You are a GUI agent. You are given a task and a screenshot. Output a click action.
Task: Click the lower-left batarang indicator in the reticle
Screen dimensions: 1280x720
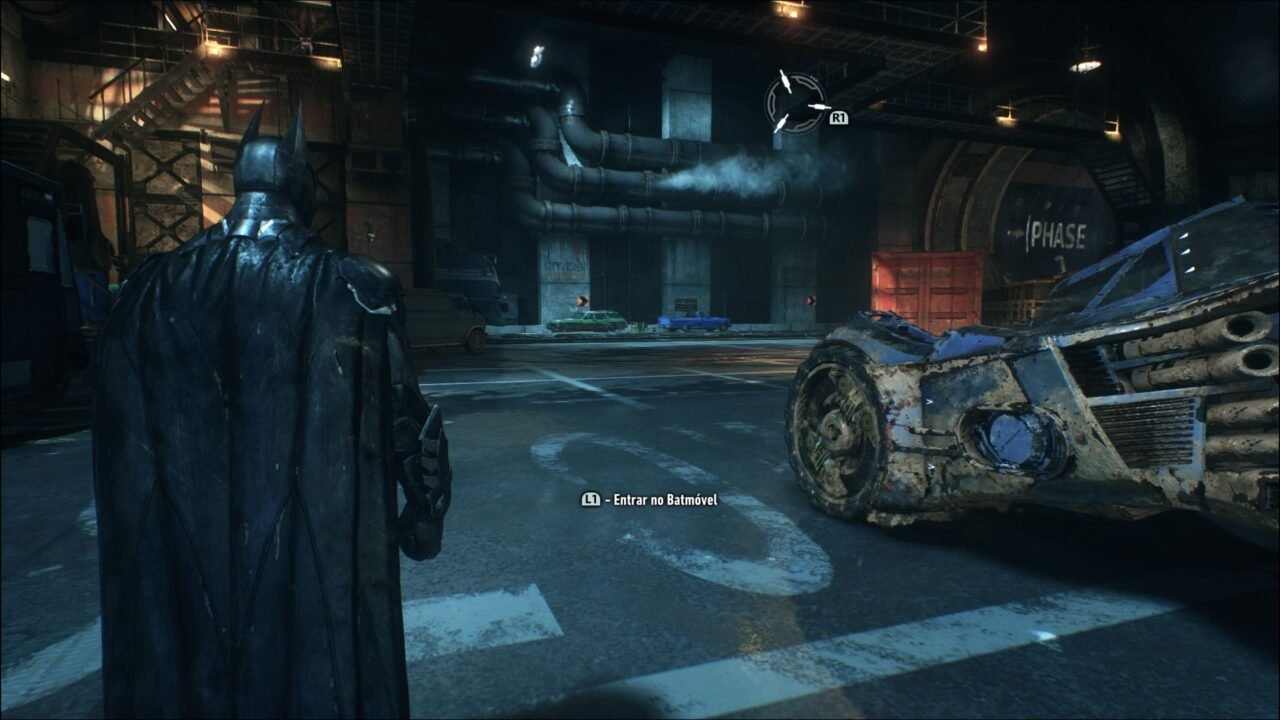click(x=782, y=124)
